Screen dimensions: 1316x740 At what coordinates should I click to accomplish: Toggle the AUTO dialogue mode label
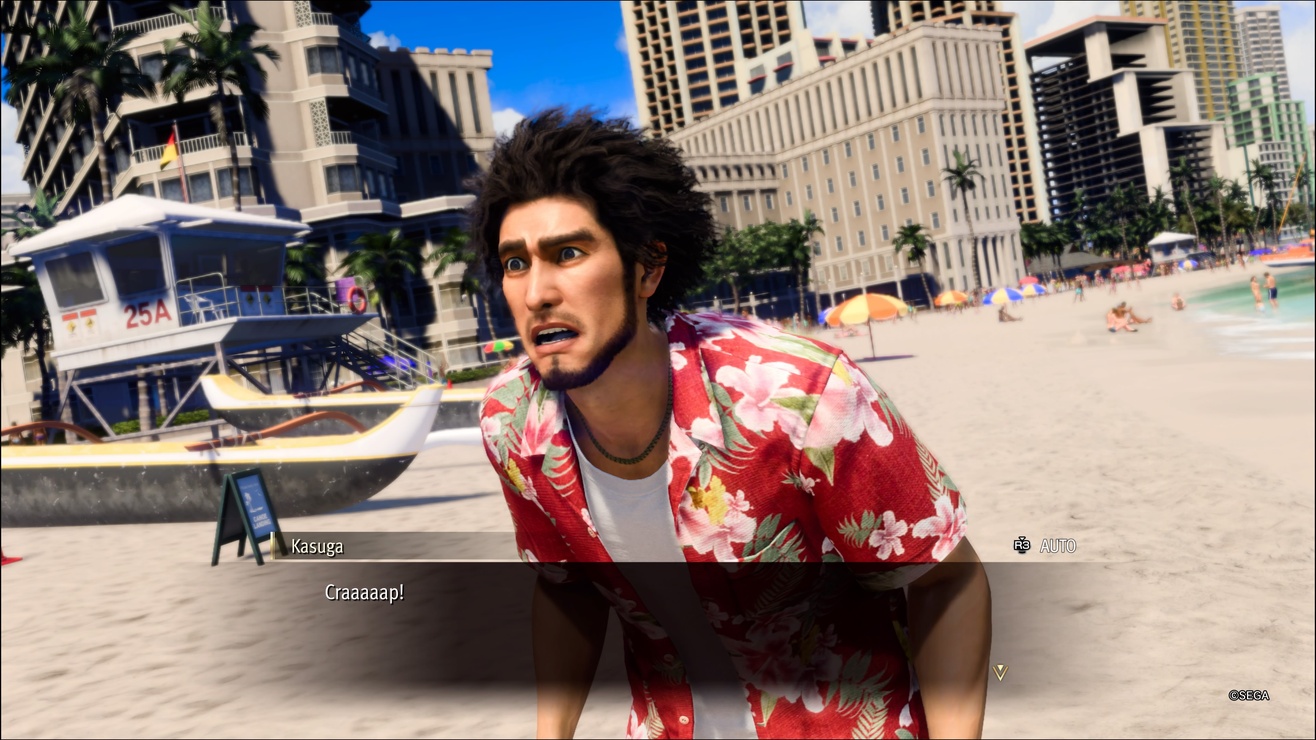(x=1057, y=546)
